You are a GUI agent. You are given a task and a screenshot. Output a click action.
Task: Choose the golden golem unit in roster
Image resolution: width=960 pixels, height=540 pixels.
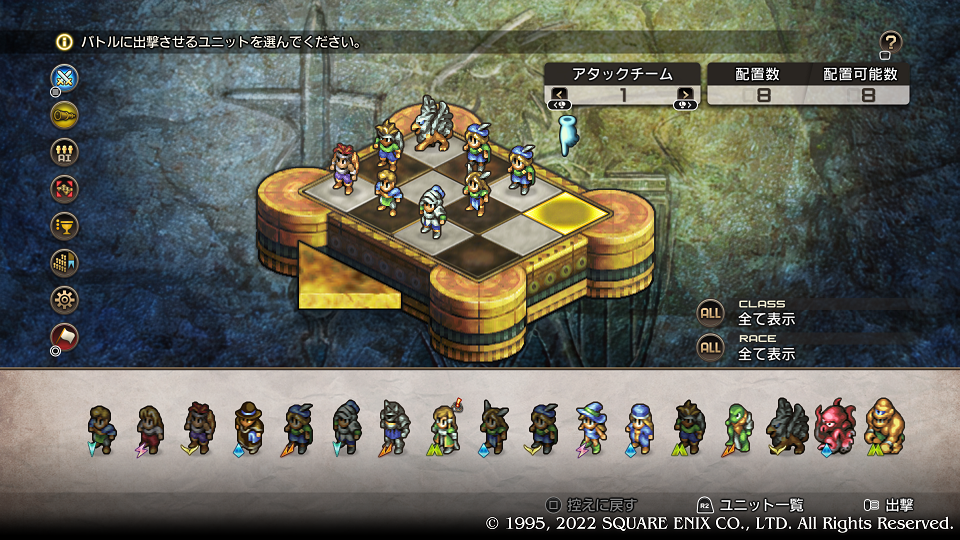tap(884, 426)
